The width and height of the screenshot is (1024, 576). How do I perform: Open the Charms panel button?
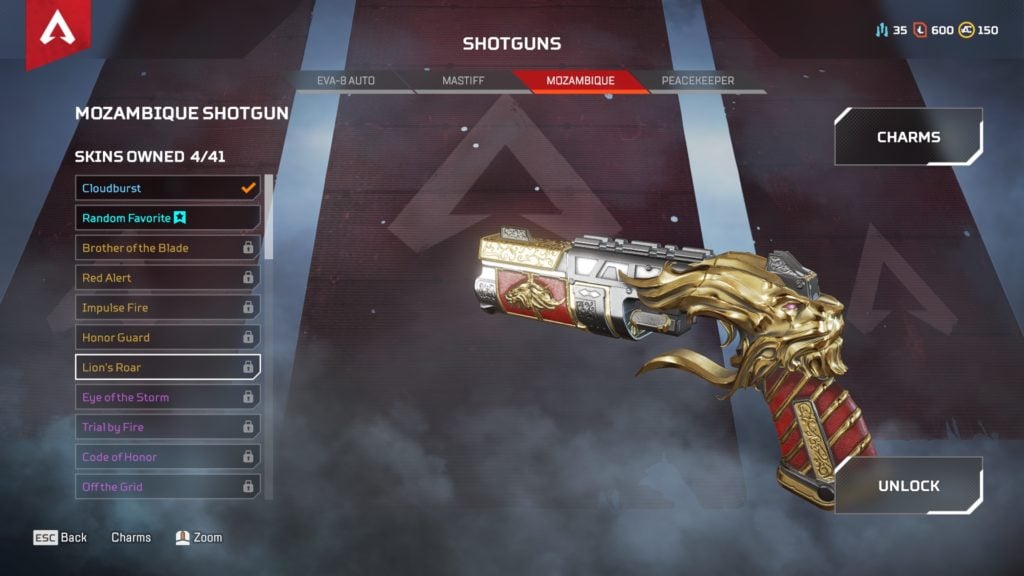(908, 137)
